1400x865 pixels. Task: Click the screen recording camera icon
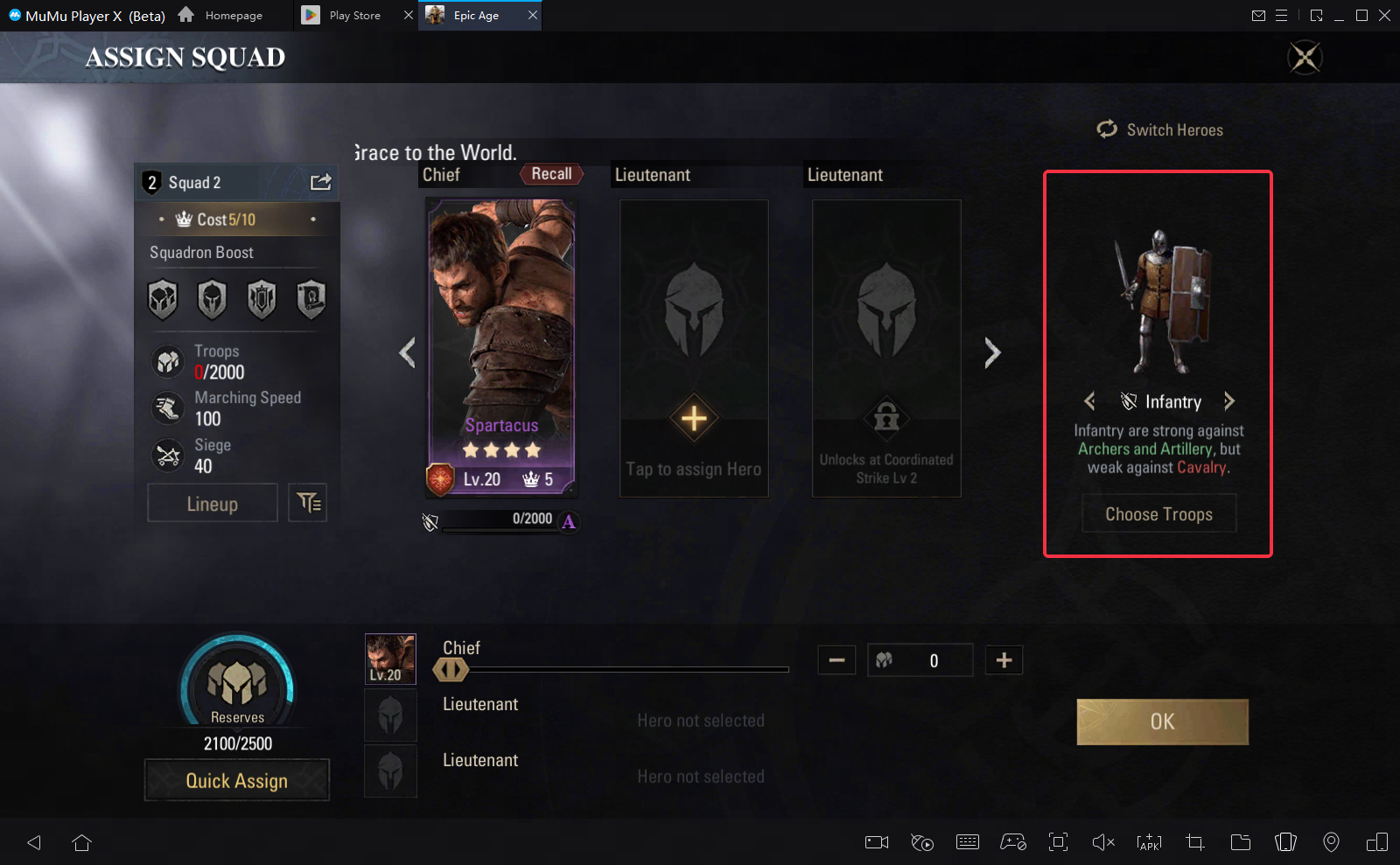[x=876, y=842]
